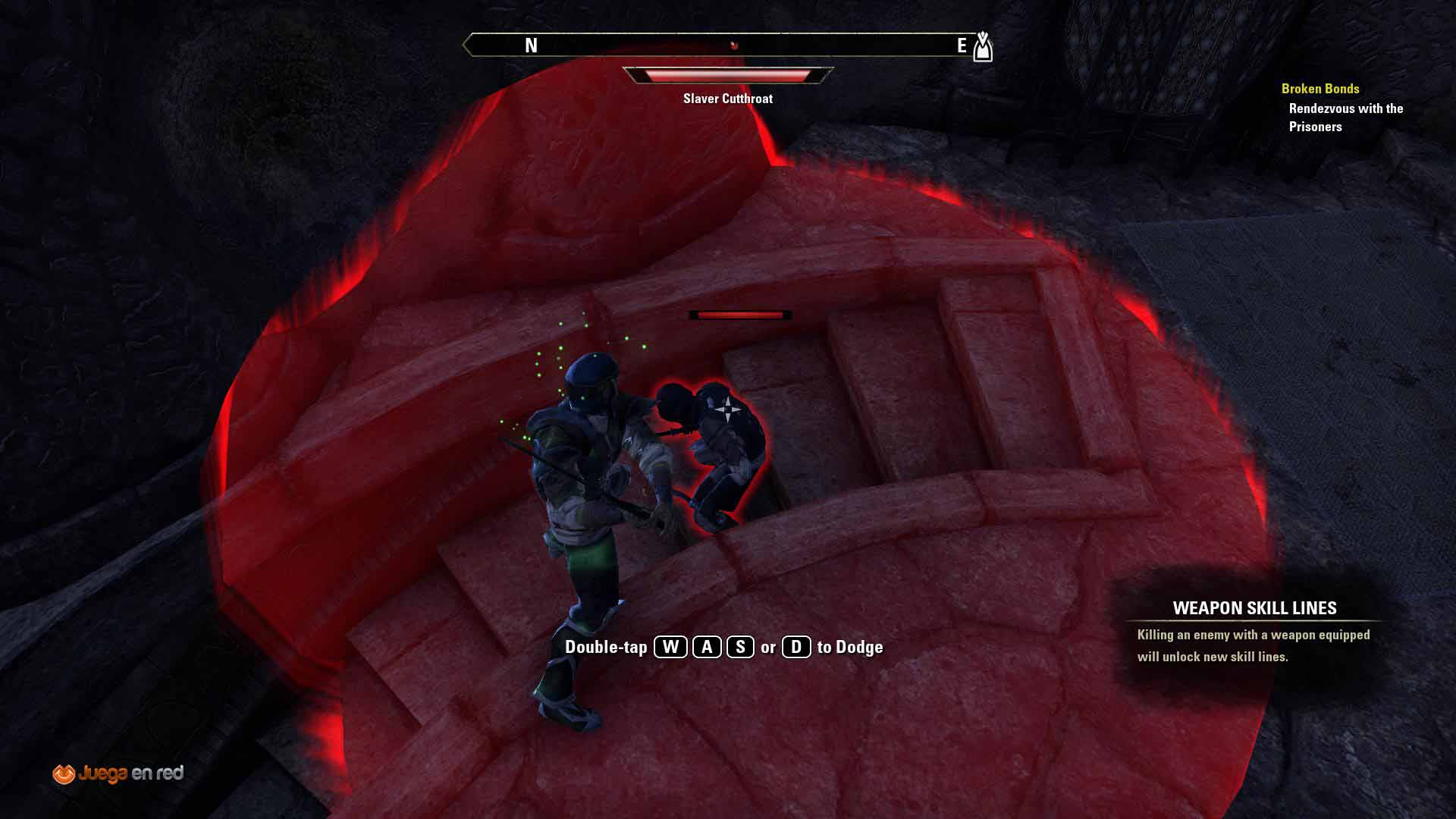Viewport: 1456px width, 819px height.
Task: Select the Broken Bonds quest tracker title
Action: pos(1319,89)
